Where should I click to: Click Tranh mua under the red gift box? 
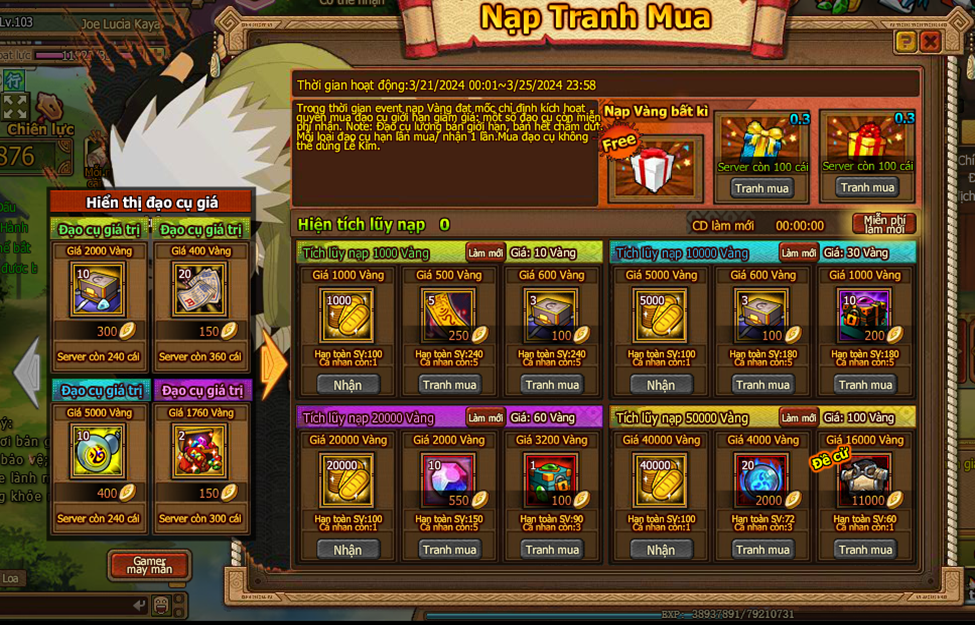coord(867,187)
